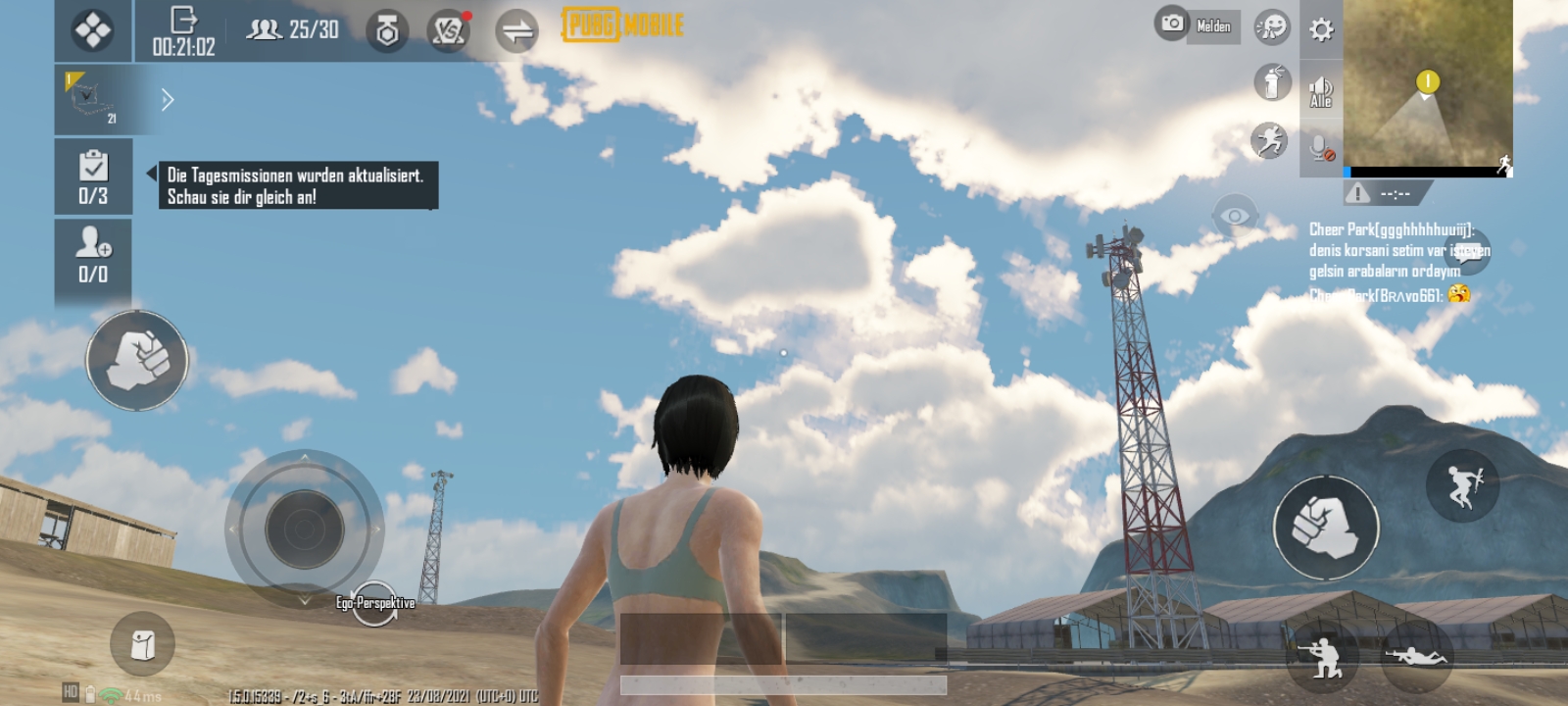This screenshot has width=1568, height=706.
Task: Expand the panel with the right arrow
Action: tap(168, 100)
